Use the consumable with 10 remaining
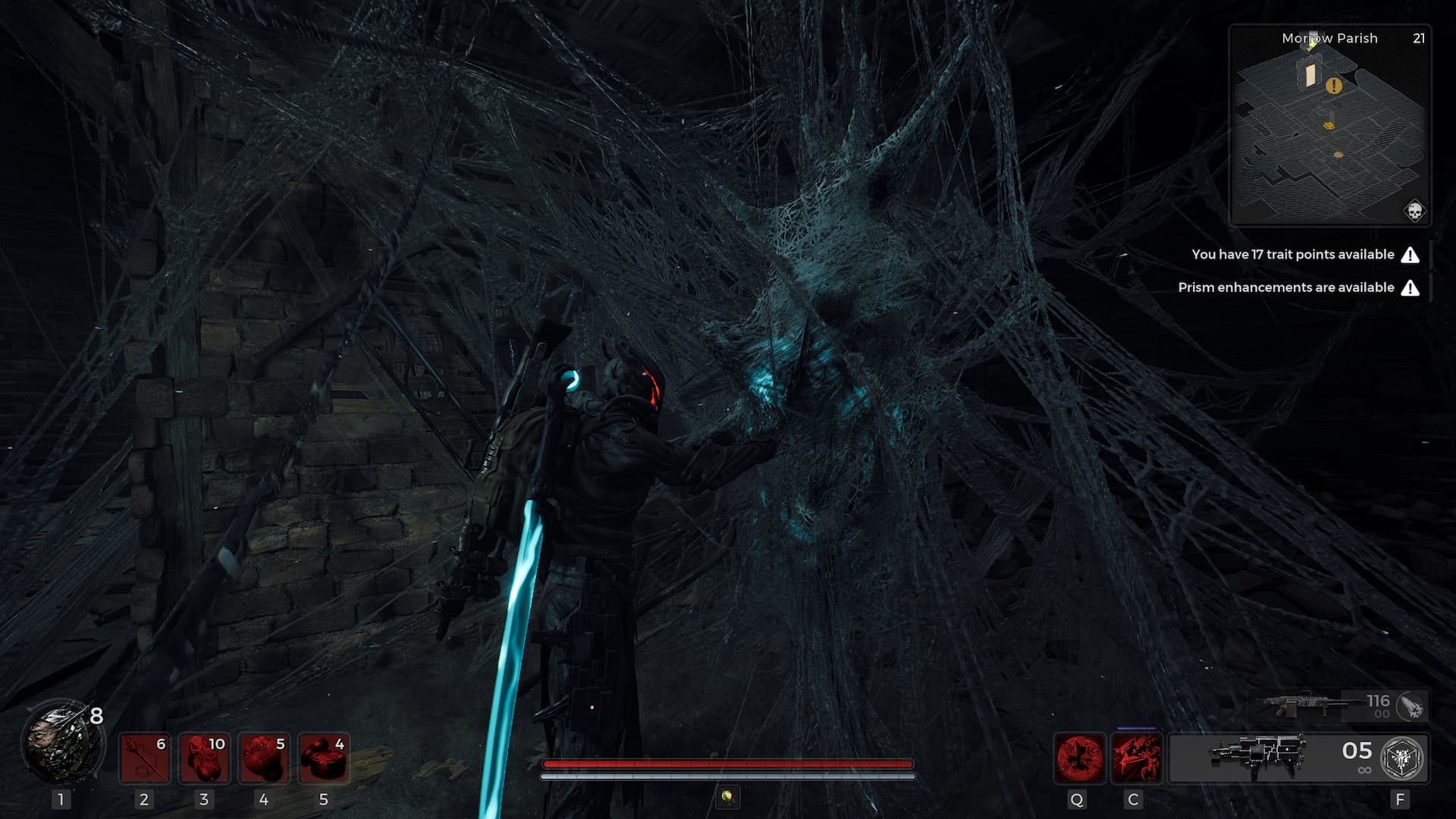The image size is (1456, 819). click(x=204, y=758)
